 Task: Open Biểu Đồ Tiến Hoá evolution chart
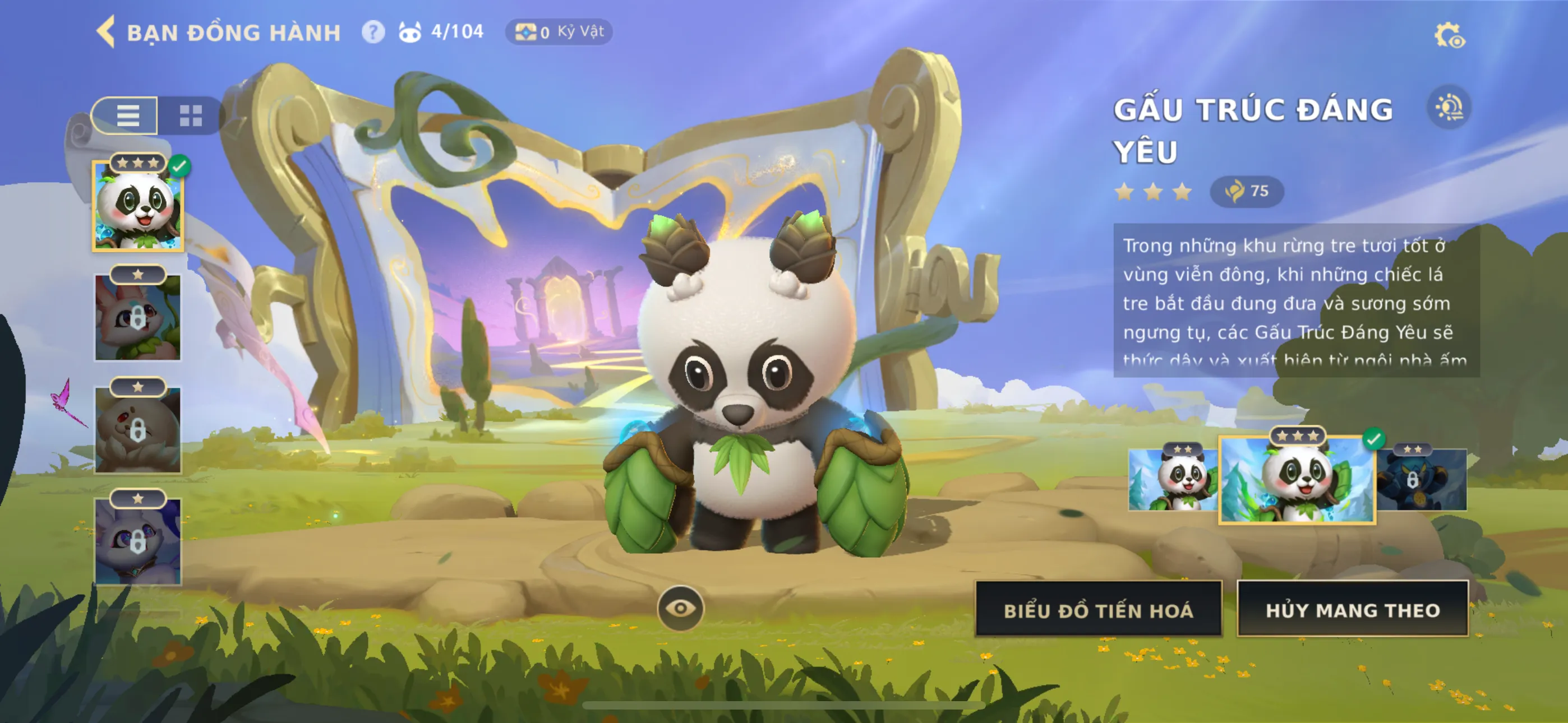1098,610
